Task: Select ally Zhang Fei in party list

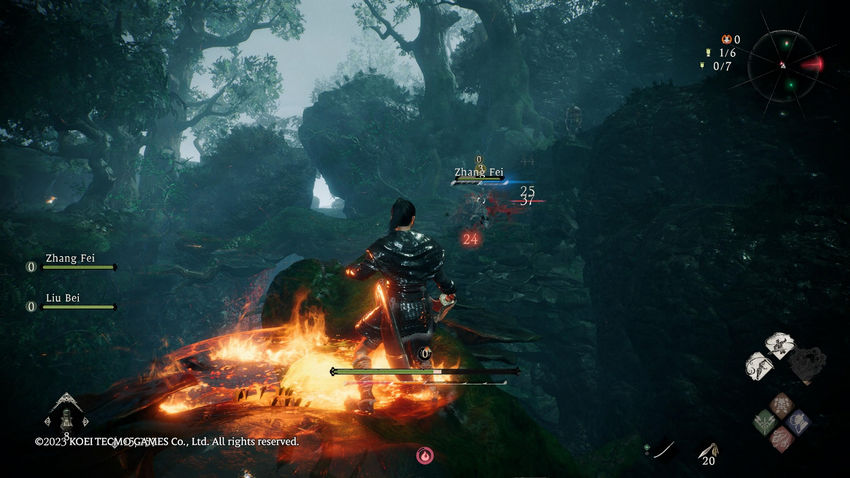Action: point(70,262)
